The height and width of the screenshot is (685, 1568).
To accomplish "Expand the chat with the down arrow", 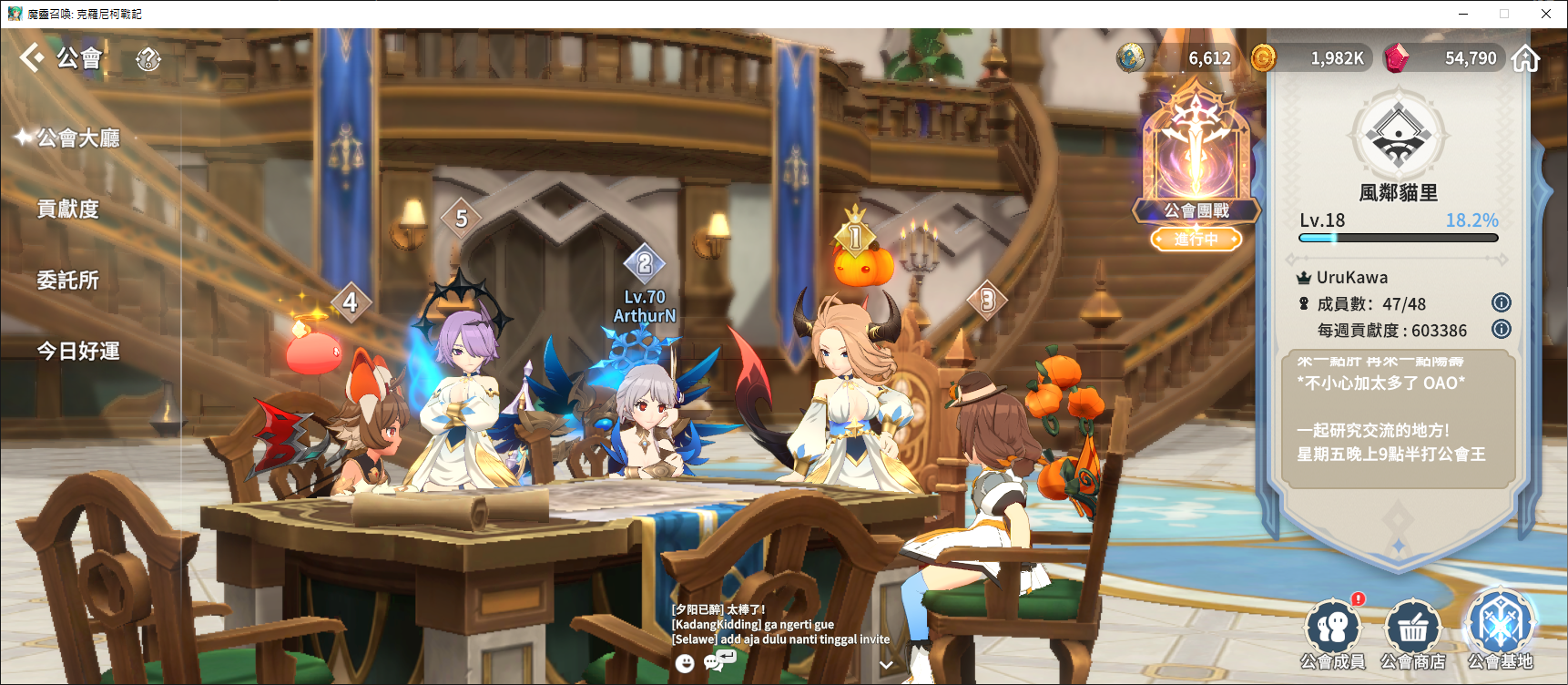I will 886,665.
